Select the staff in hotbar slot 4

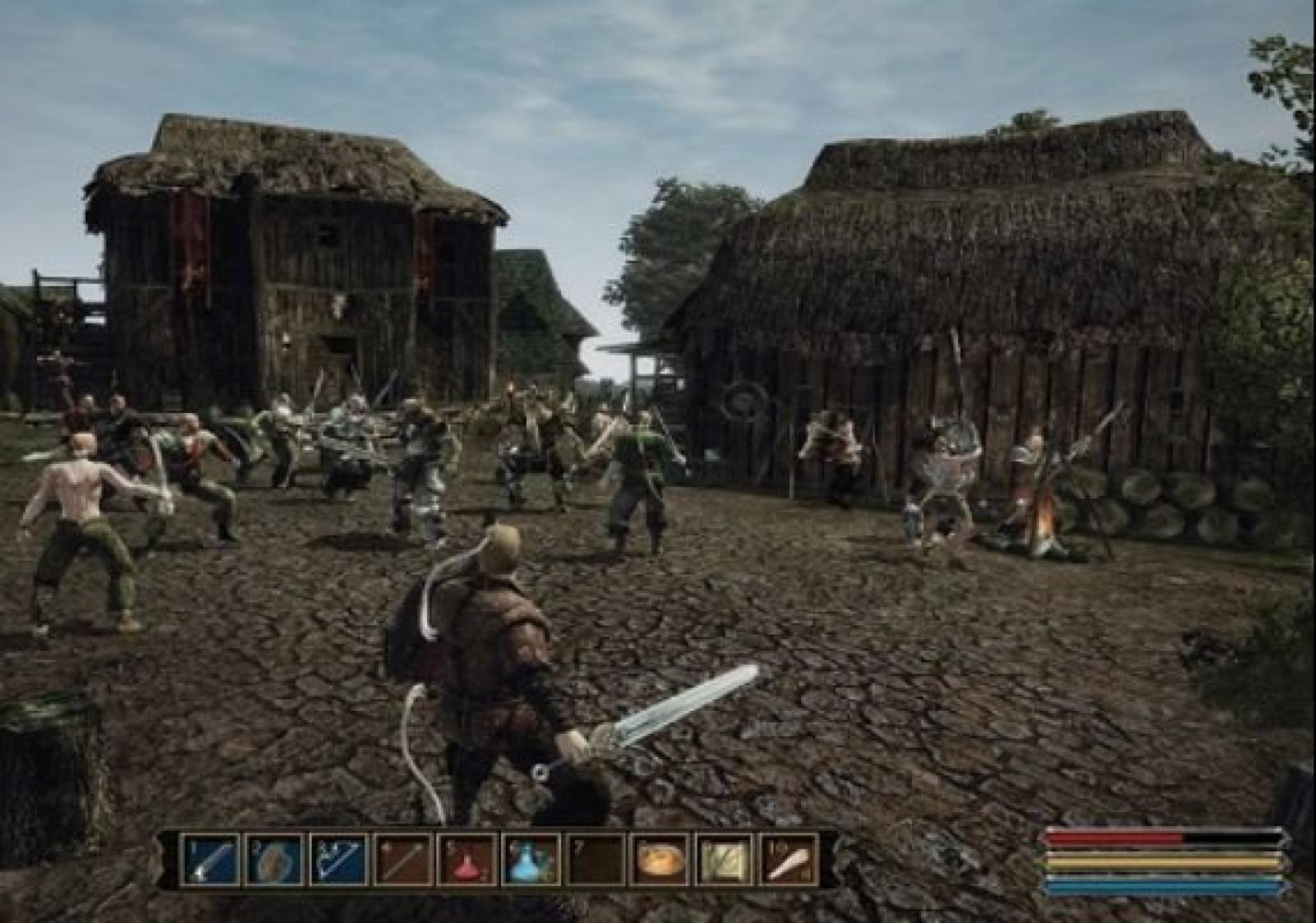click(403, 860)
